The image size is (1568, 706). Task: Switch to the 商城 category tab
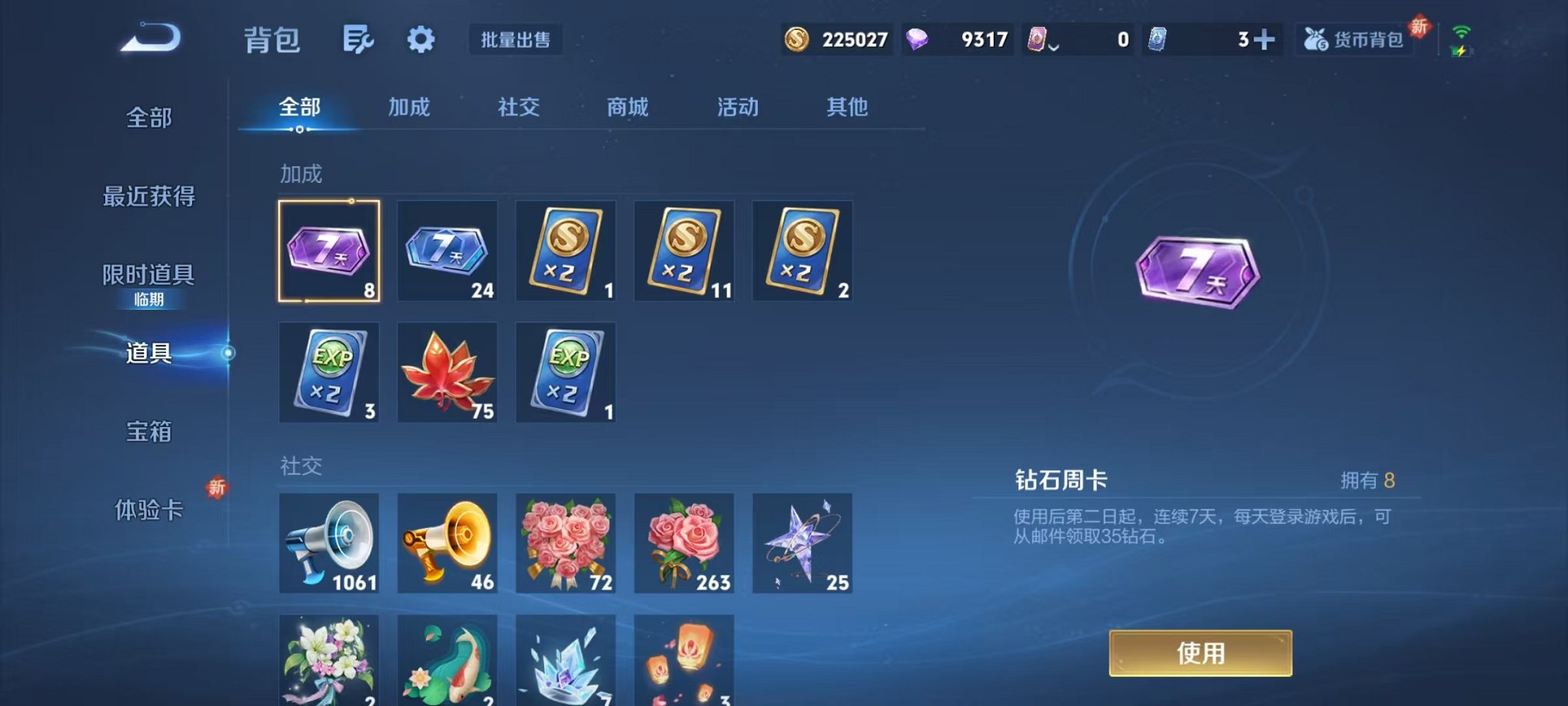pyautogui.click(x=627, y=108)
